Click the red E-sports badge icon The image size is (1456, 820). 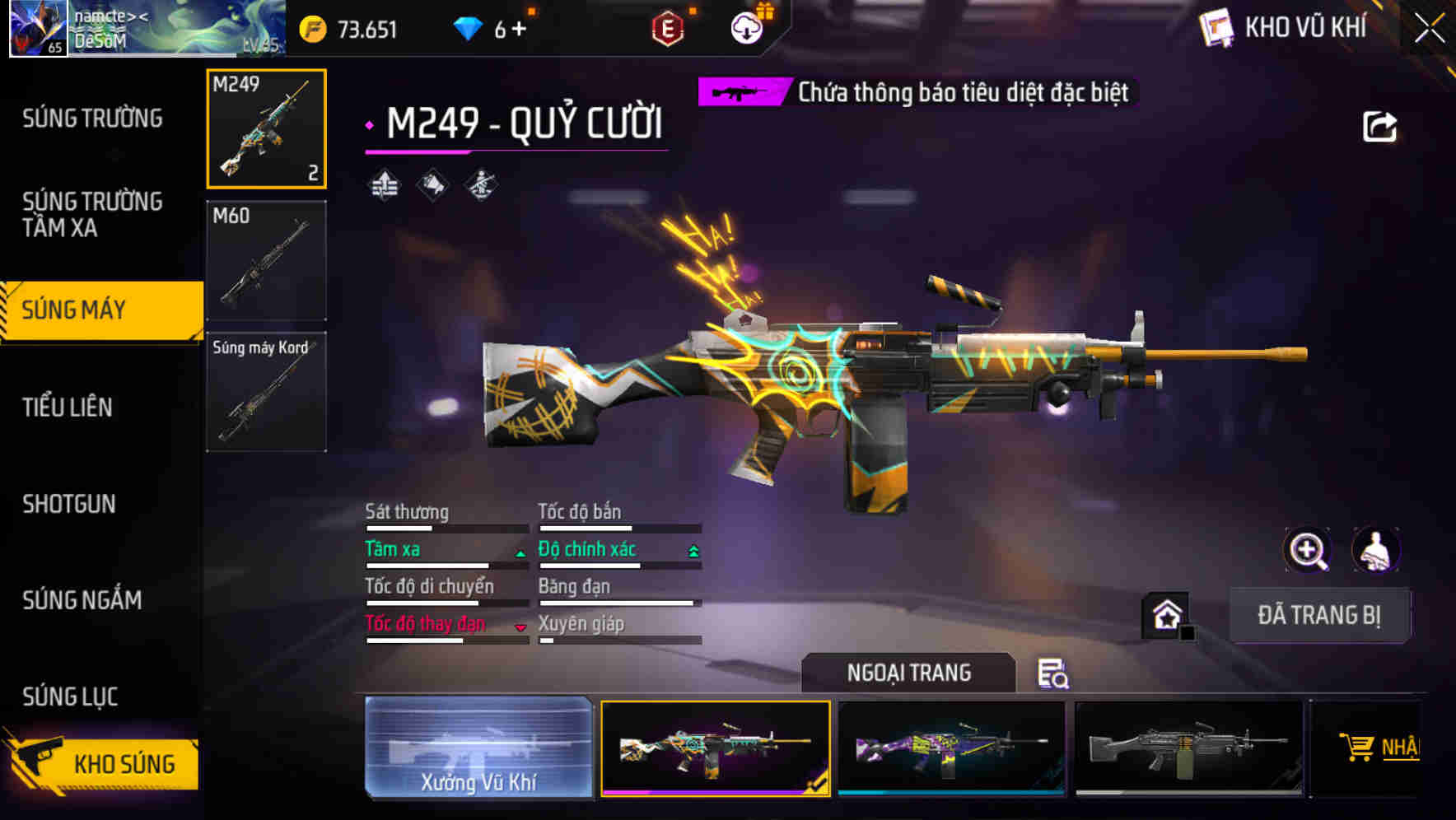tap(665, 29)
